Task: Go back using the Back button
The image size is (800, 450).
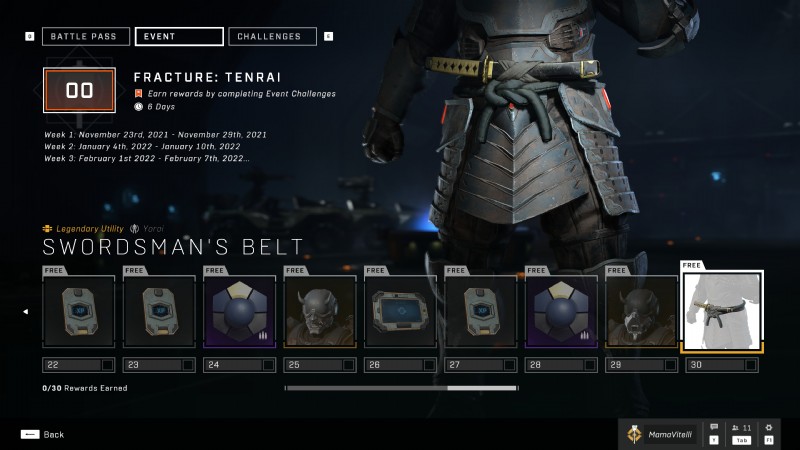Action: pos(42,435)
